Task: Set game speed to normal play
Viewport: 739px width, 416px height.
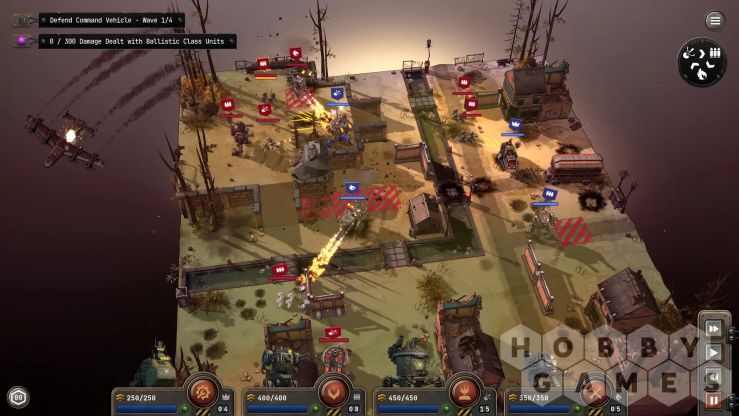Action: coord(714,352)
